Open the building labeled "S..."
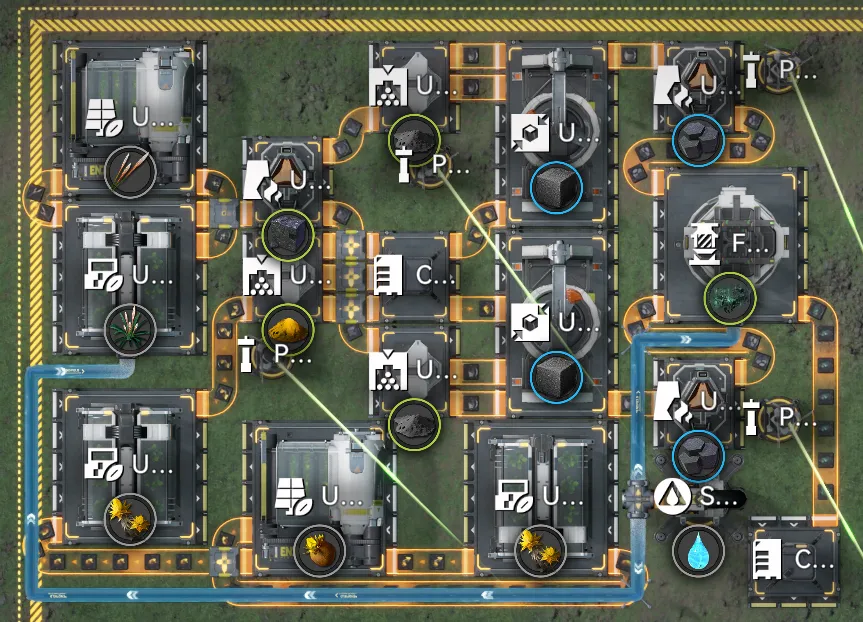Screen dimensions: 863x622 click(700, 496)
